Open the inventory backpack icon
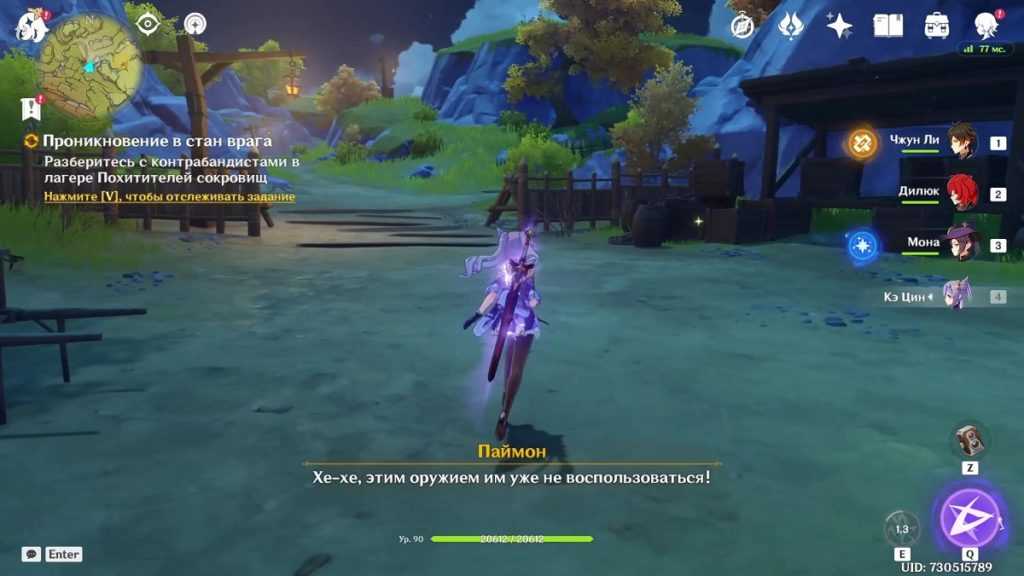 point(937,26)
